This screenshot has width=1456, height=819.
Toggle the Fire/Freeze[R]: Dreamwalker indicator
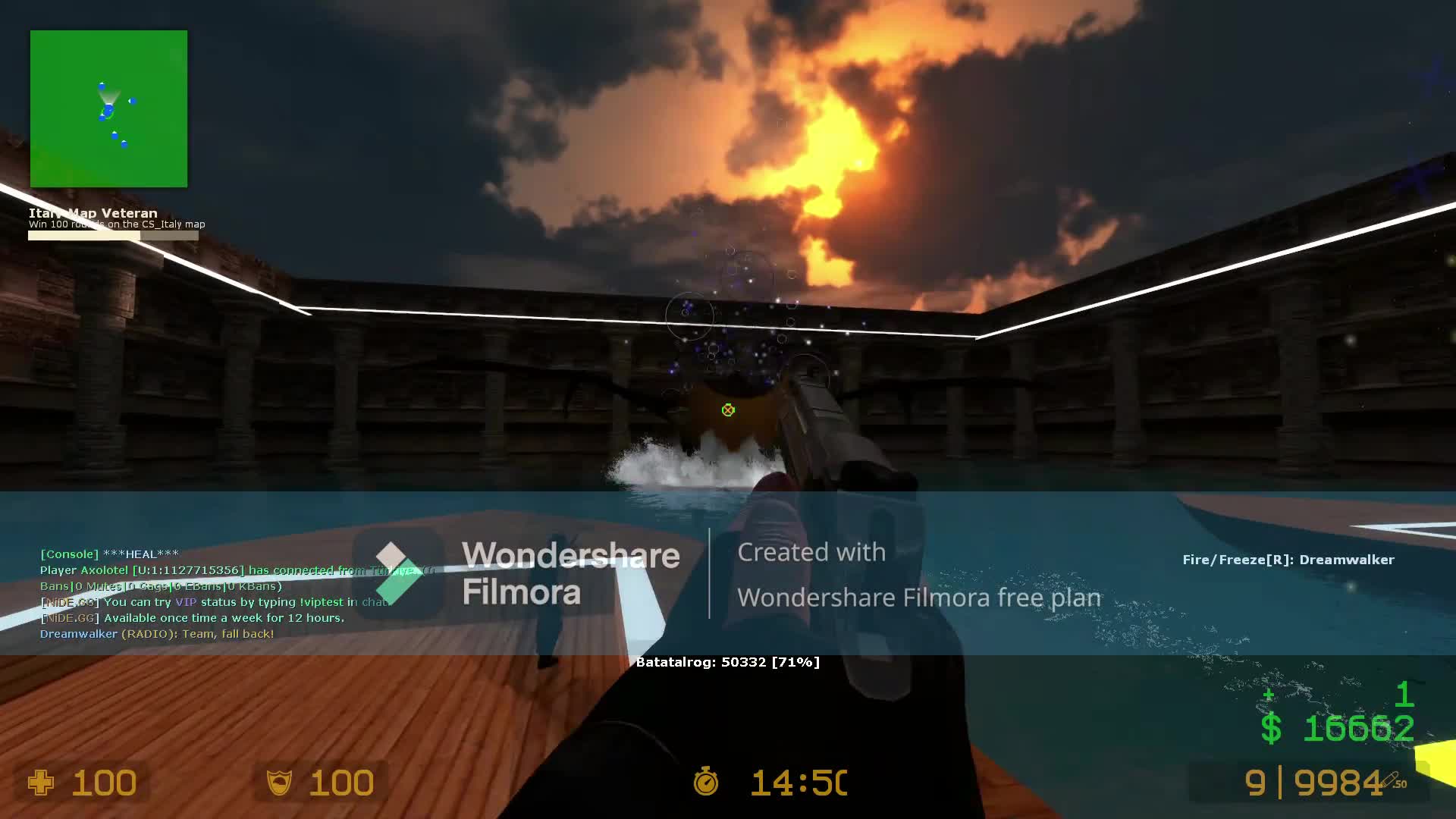coord(1287,560)
